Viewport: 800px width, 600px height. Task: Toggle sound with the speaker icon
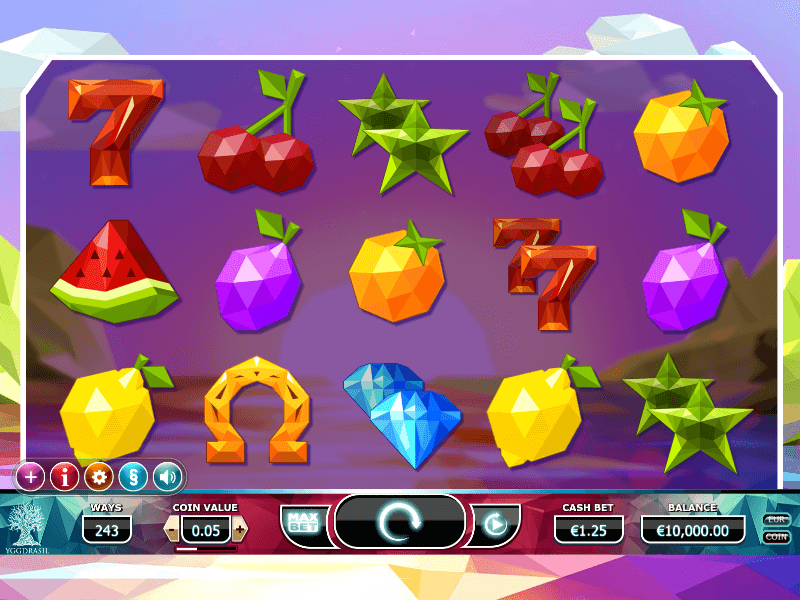166,476
